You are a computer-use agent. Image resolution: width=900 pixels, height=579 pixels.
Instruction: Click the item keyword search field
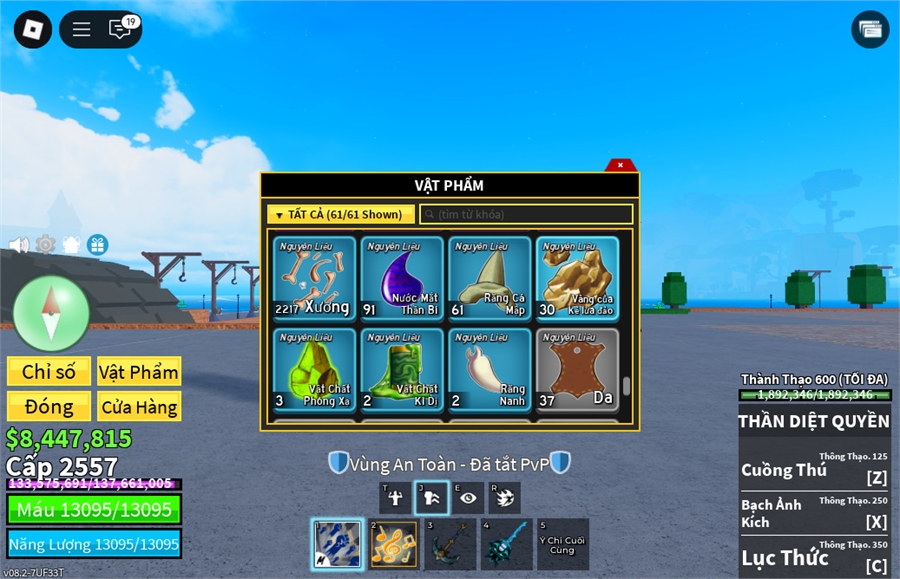pos(526,214)
